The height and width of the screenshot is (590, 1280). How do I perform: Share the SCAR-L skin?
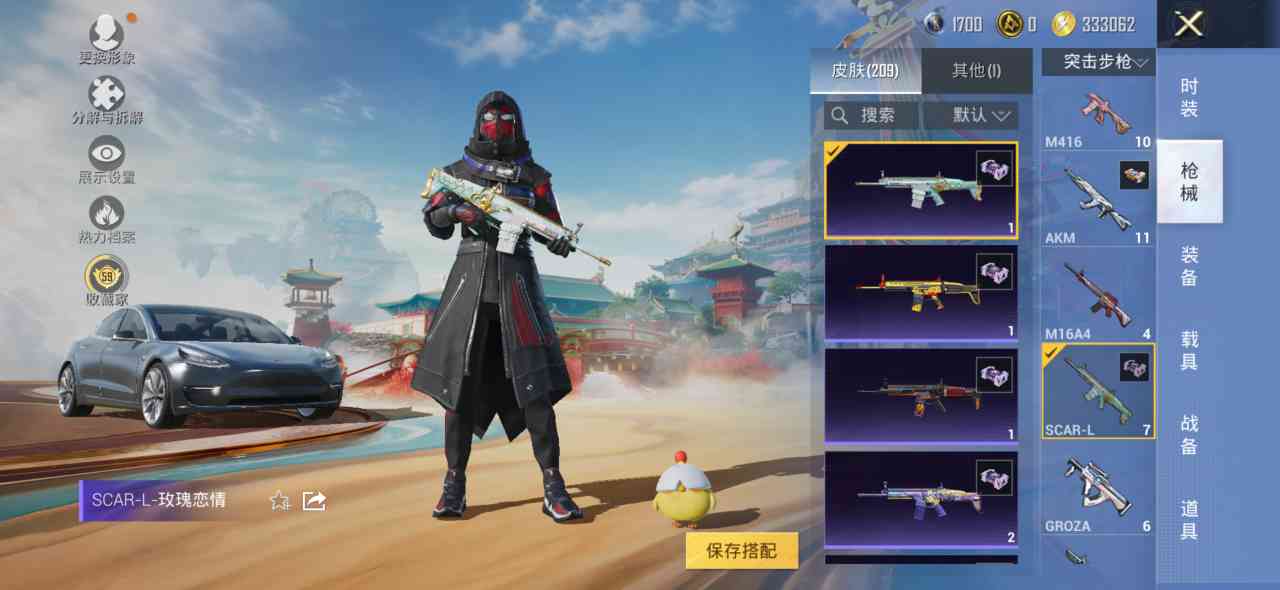(314, 500)
